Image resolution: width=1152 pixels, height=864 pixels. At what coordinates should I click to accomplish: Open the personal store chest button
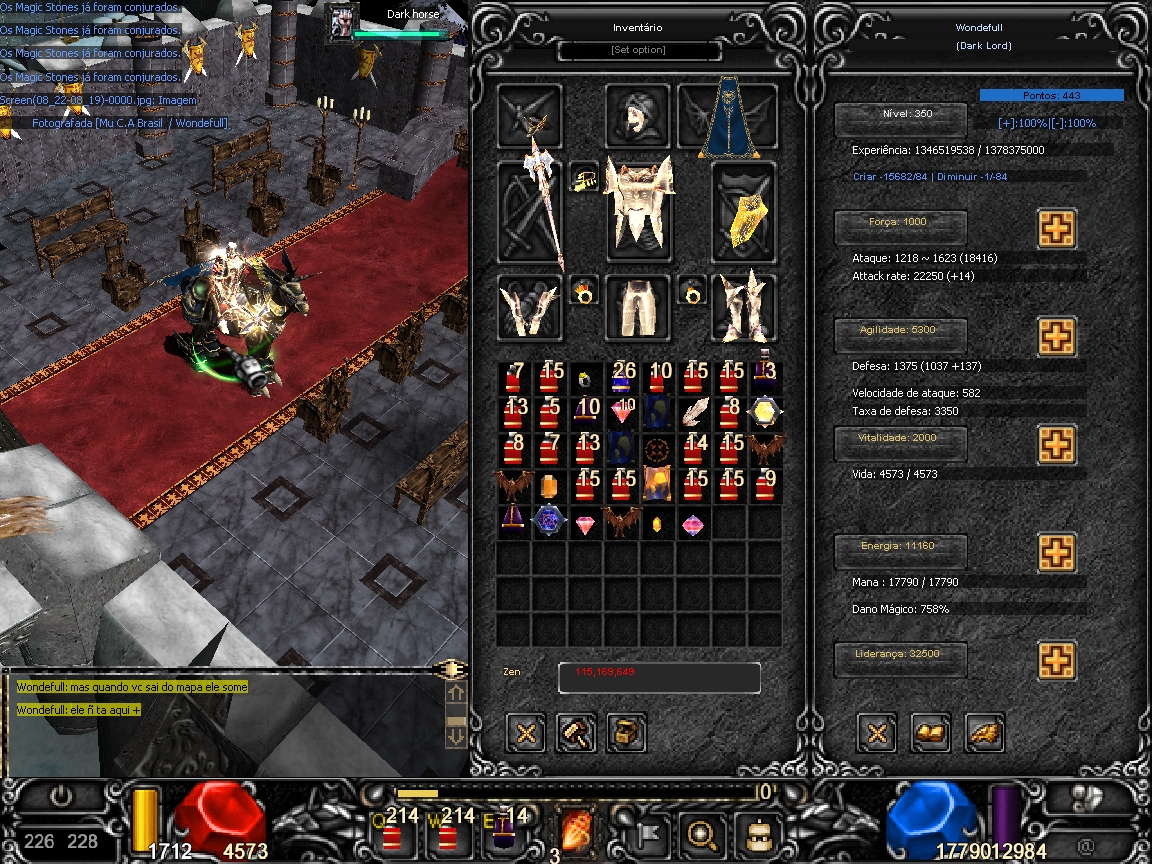pos(626,733)
